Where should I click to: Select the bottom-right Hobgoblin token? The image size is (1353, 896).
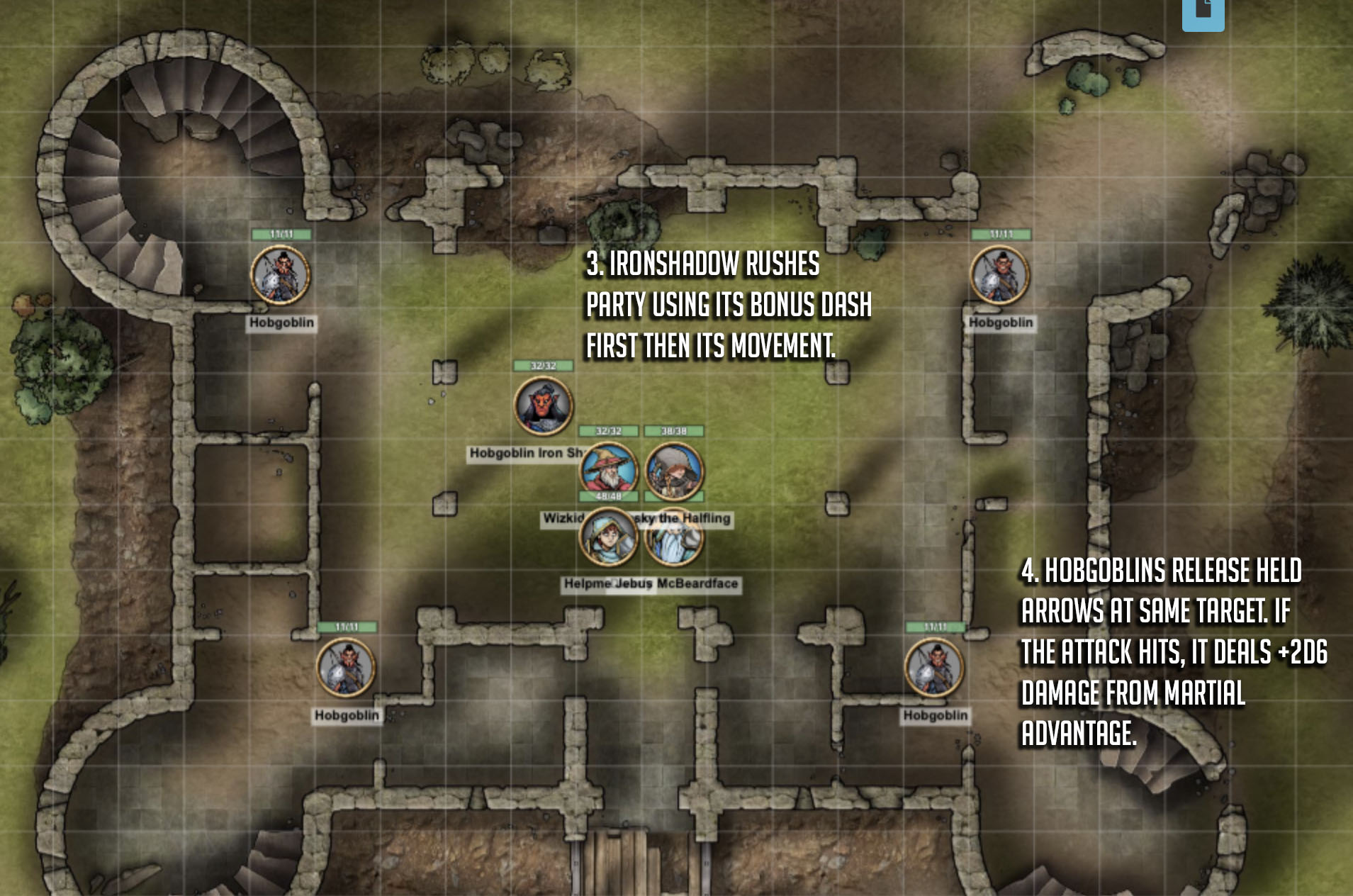934,669
